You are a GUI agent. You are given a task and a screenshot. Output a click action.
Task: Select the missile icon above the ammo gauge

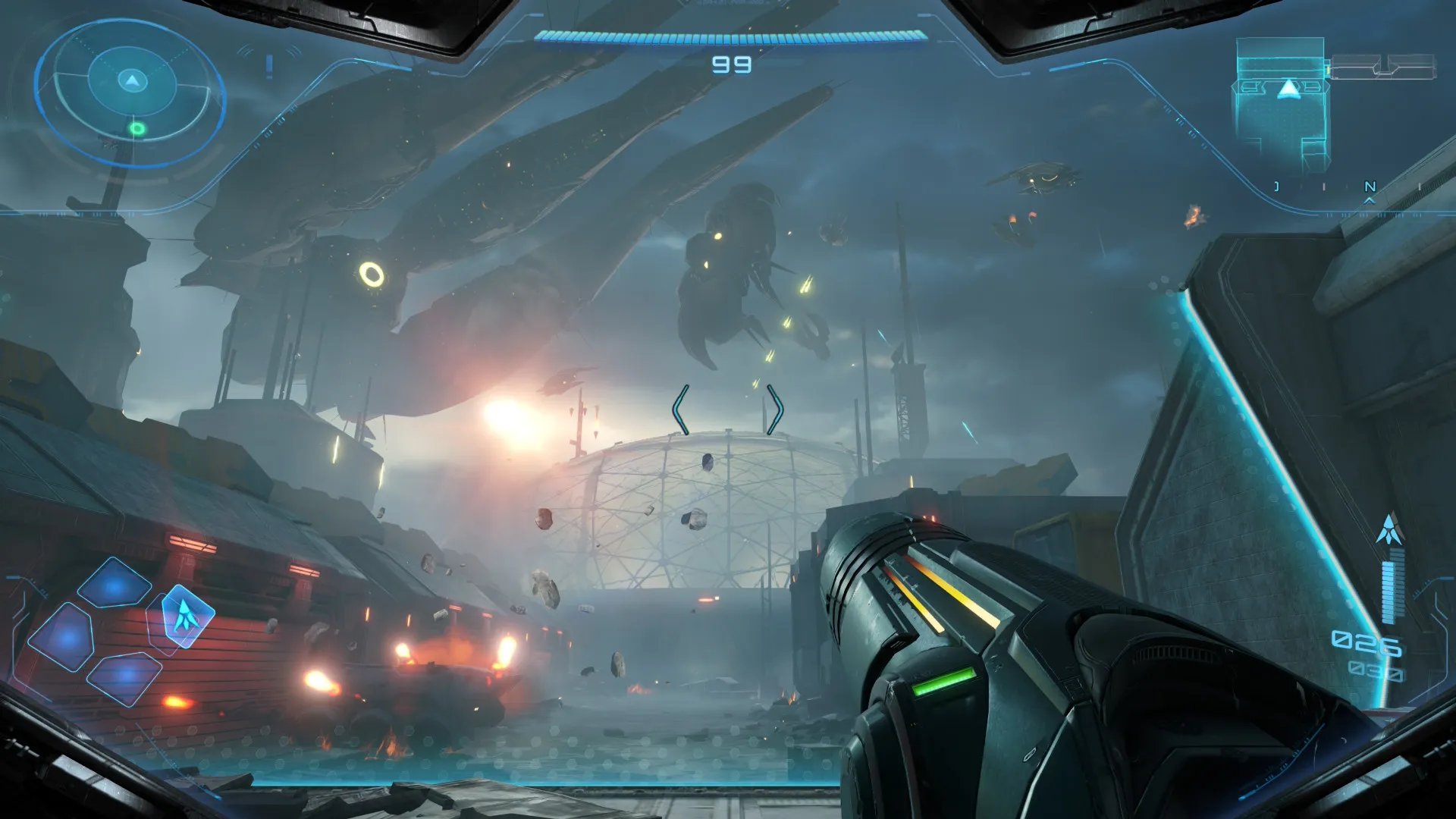(1389, 530)
